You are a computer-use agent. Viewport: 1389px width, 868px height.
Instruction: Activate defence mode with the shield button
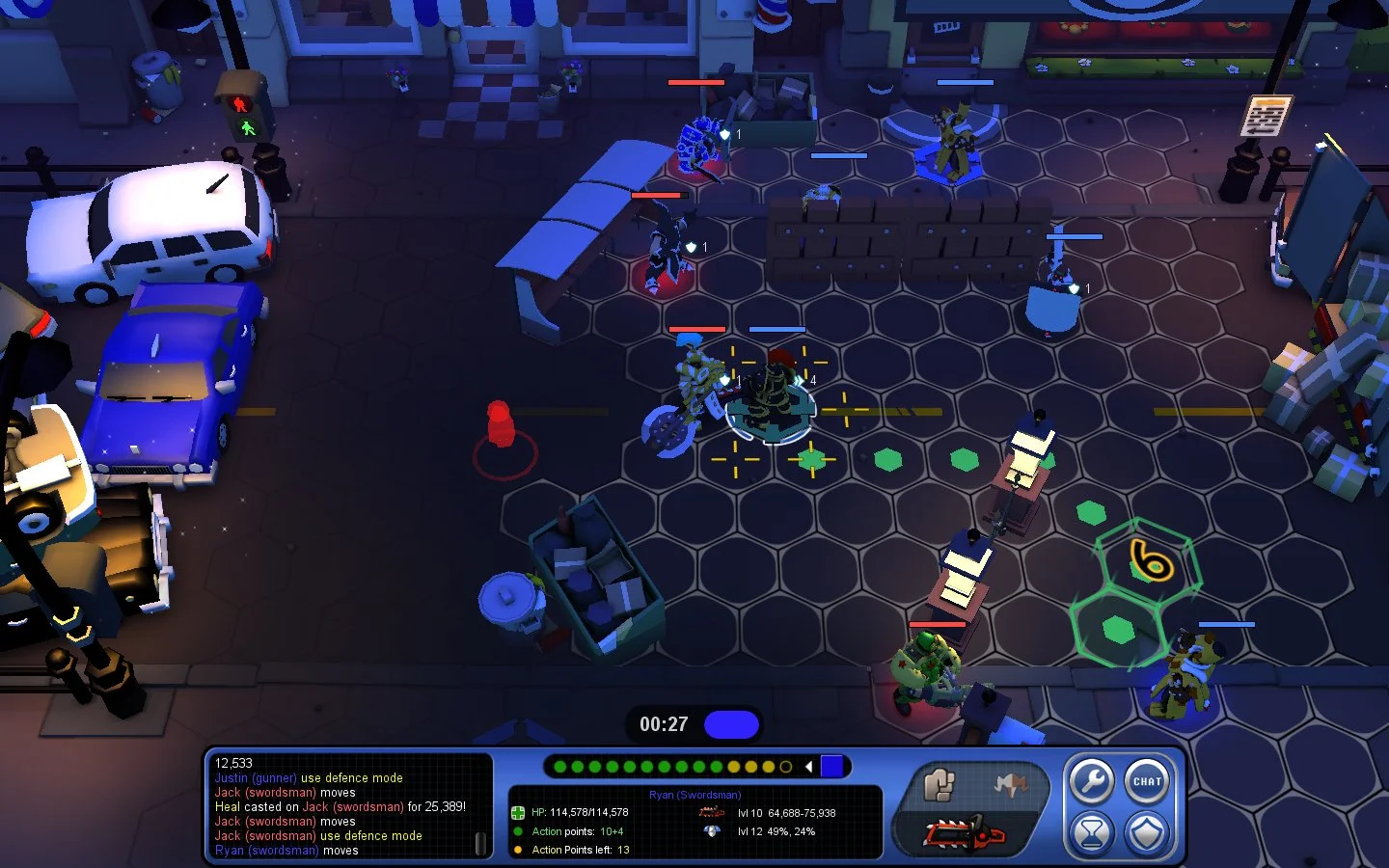[x=1147, y=833]
